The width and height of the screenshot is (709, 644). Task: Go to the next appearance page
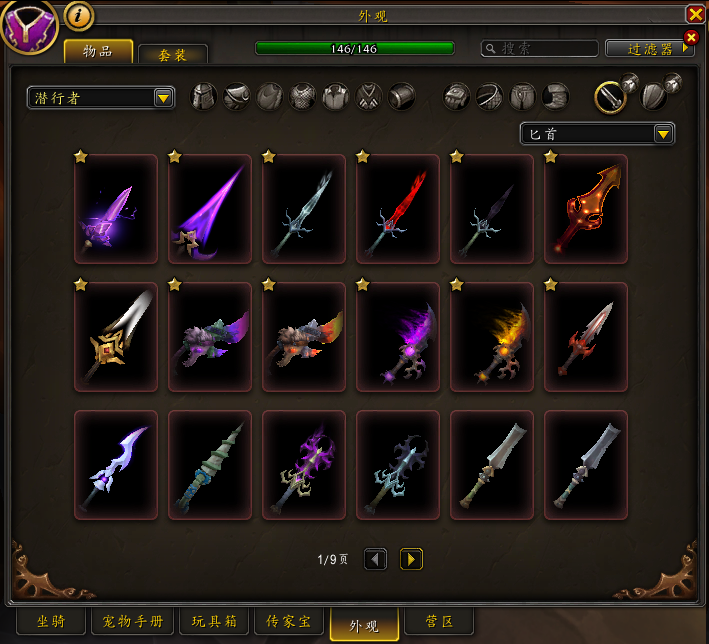click(411, 559)
